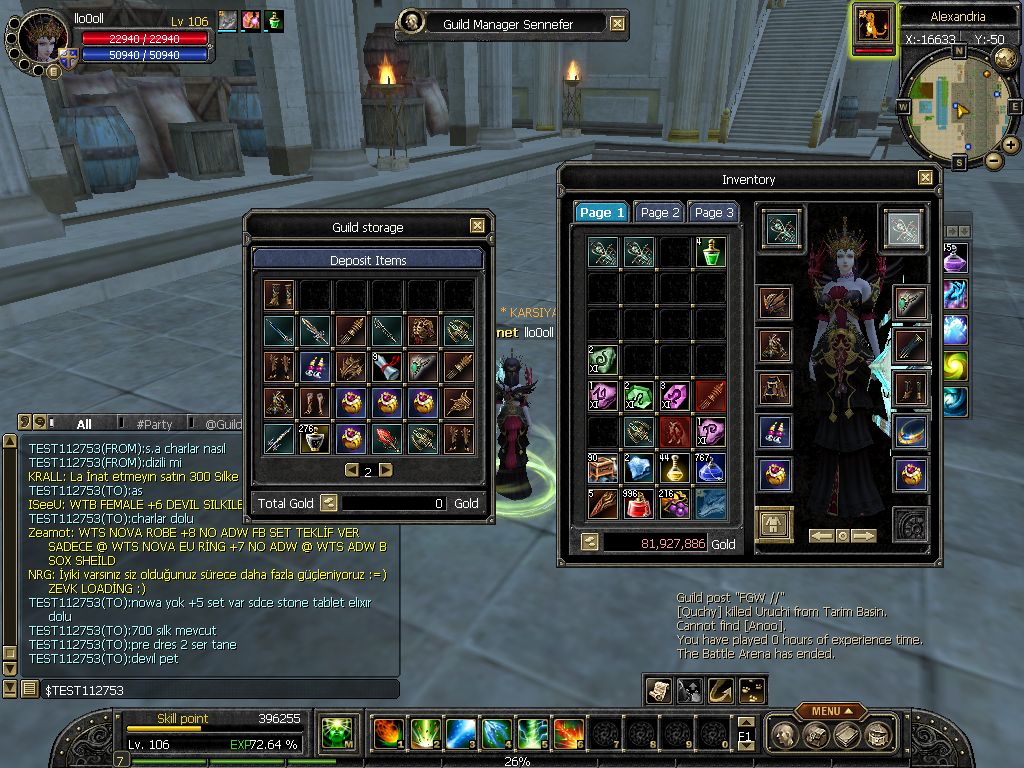Screen dimensions: 1024x768
Task: Activate the fire skill in hotbar slot 1
Action: [x=388, y=733]
